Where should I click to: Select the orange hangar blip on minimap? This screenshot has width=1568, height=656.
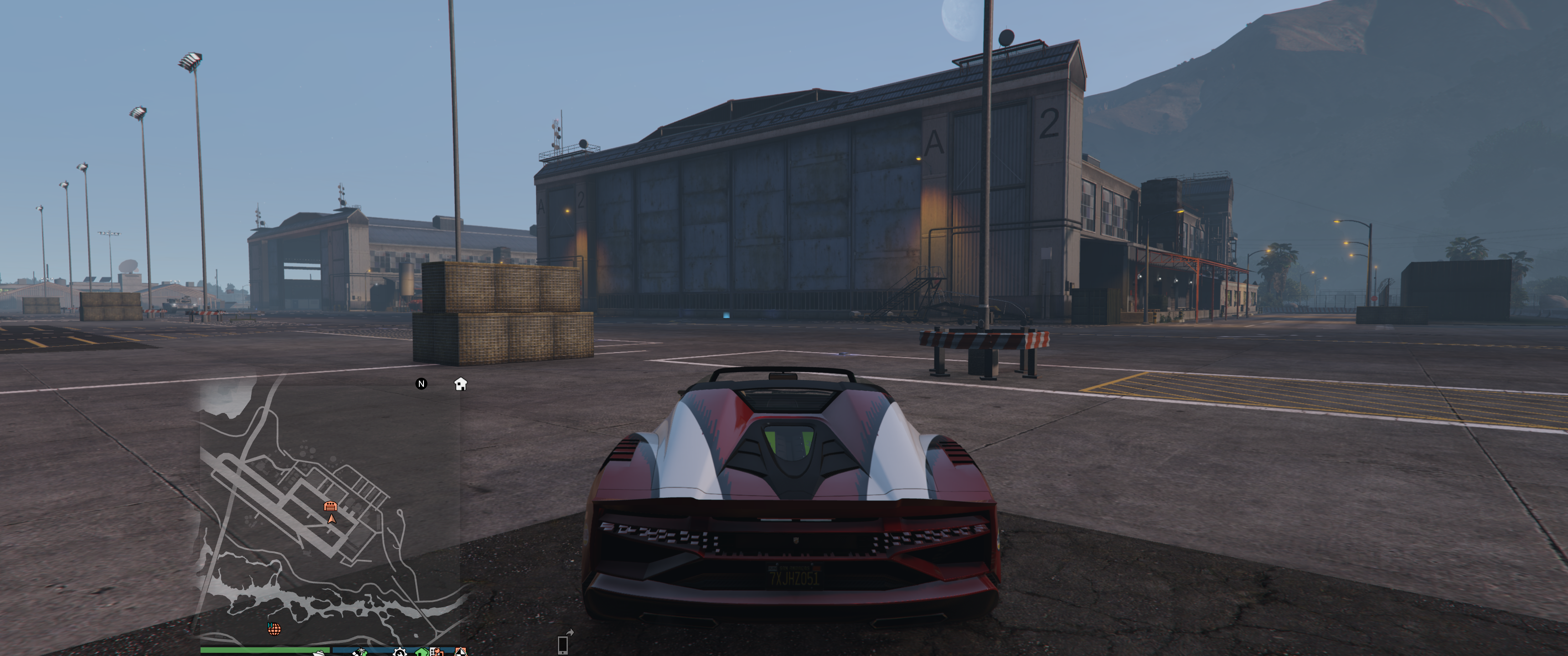pos(330,506)
